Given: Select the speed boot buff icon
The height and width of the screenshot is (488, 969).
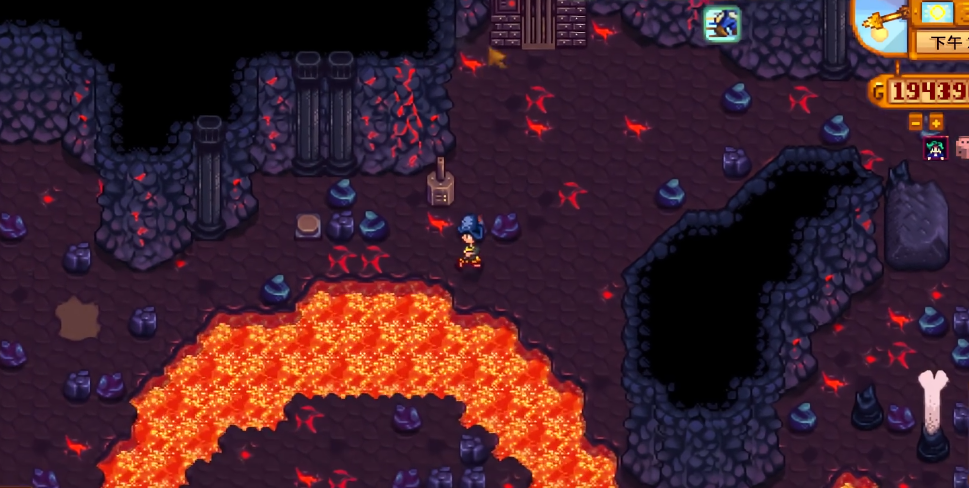Looking at the screenshot, I should pyautogui.click(x=720, y=23).
